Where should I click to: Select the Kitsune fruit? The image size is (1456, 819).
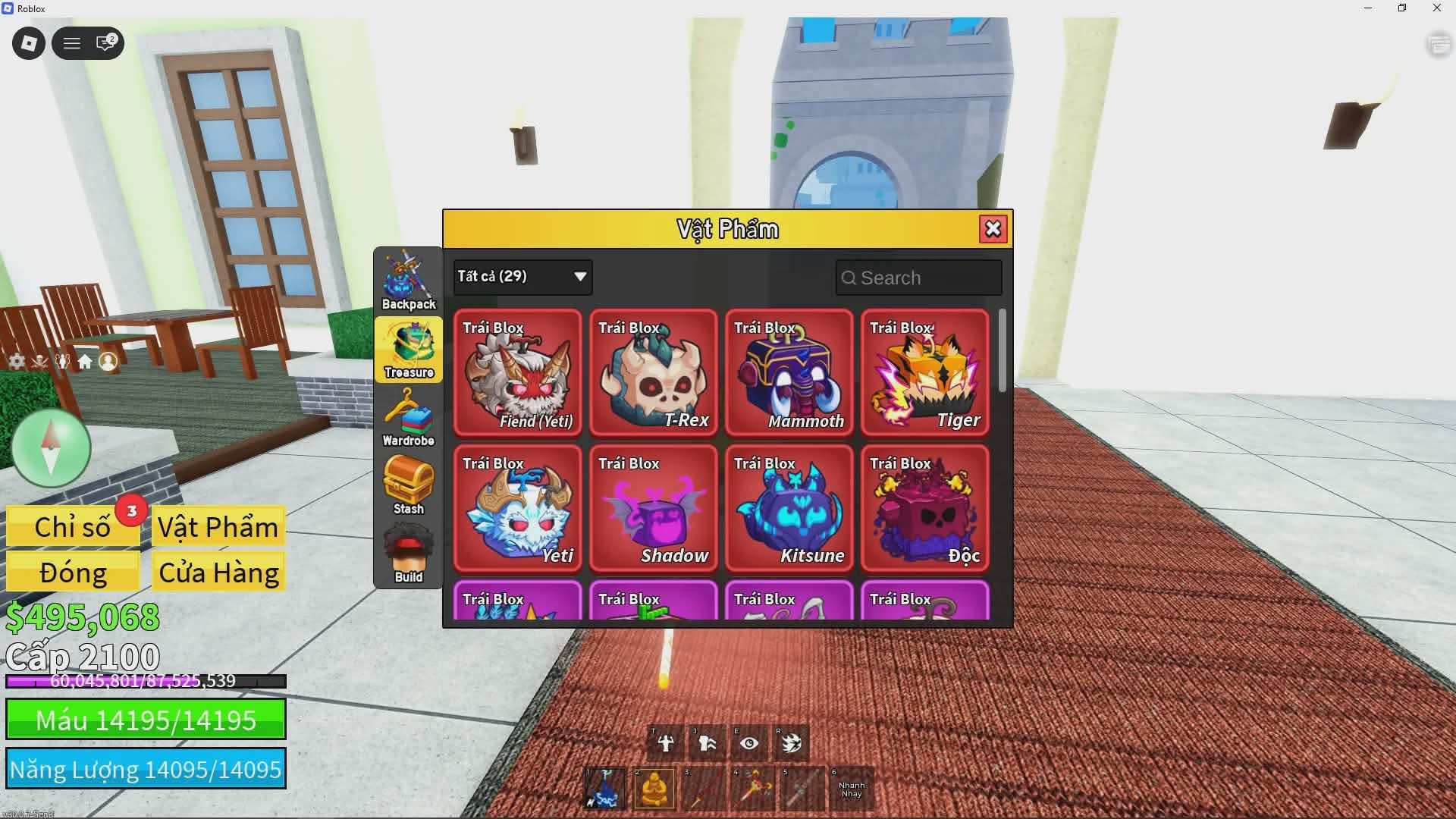[x=789, y=508]
